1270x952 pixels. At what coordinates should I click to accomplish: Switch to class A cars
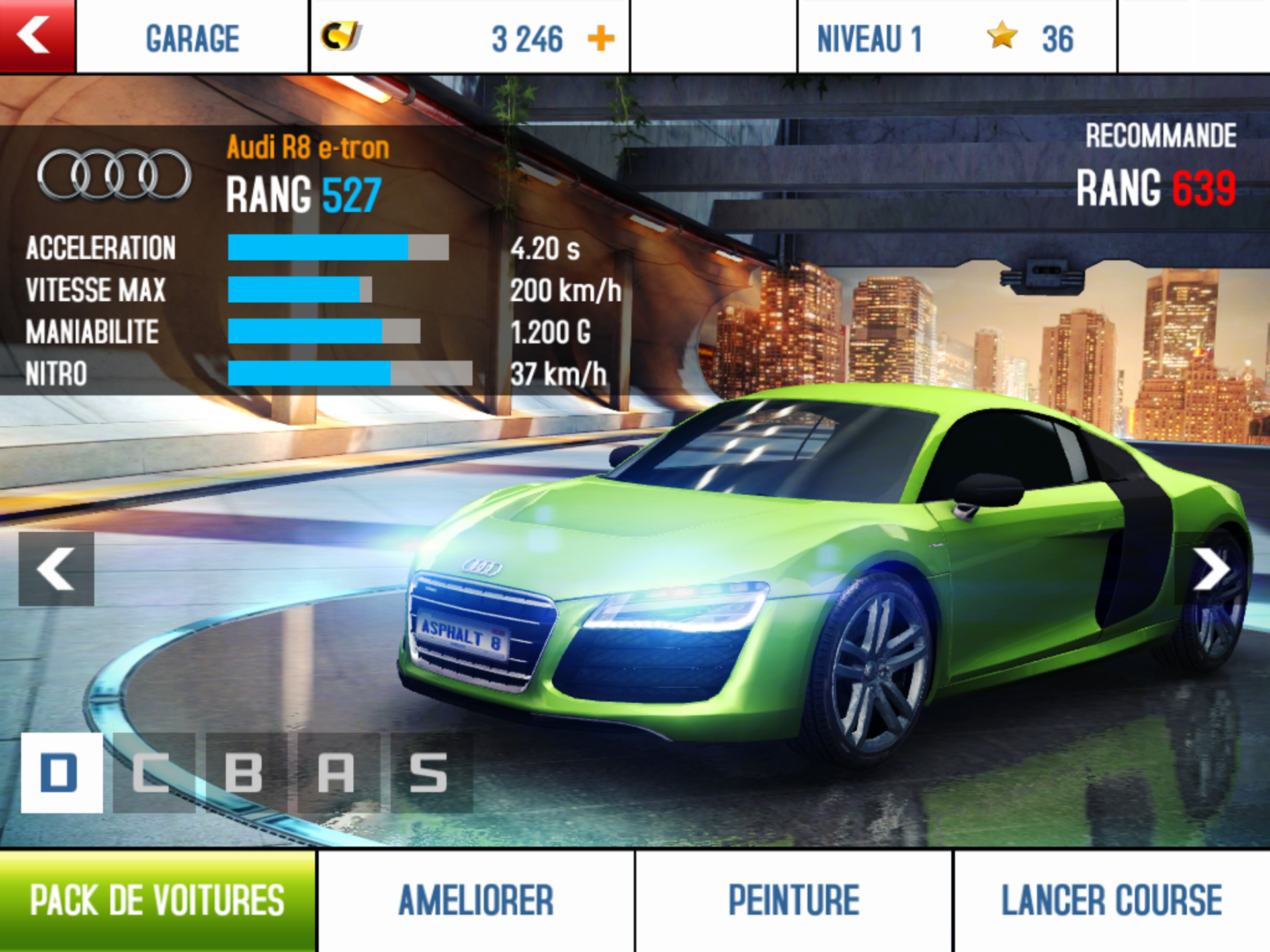click(338, 772)
